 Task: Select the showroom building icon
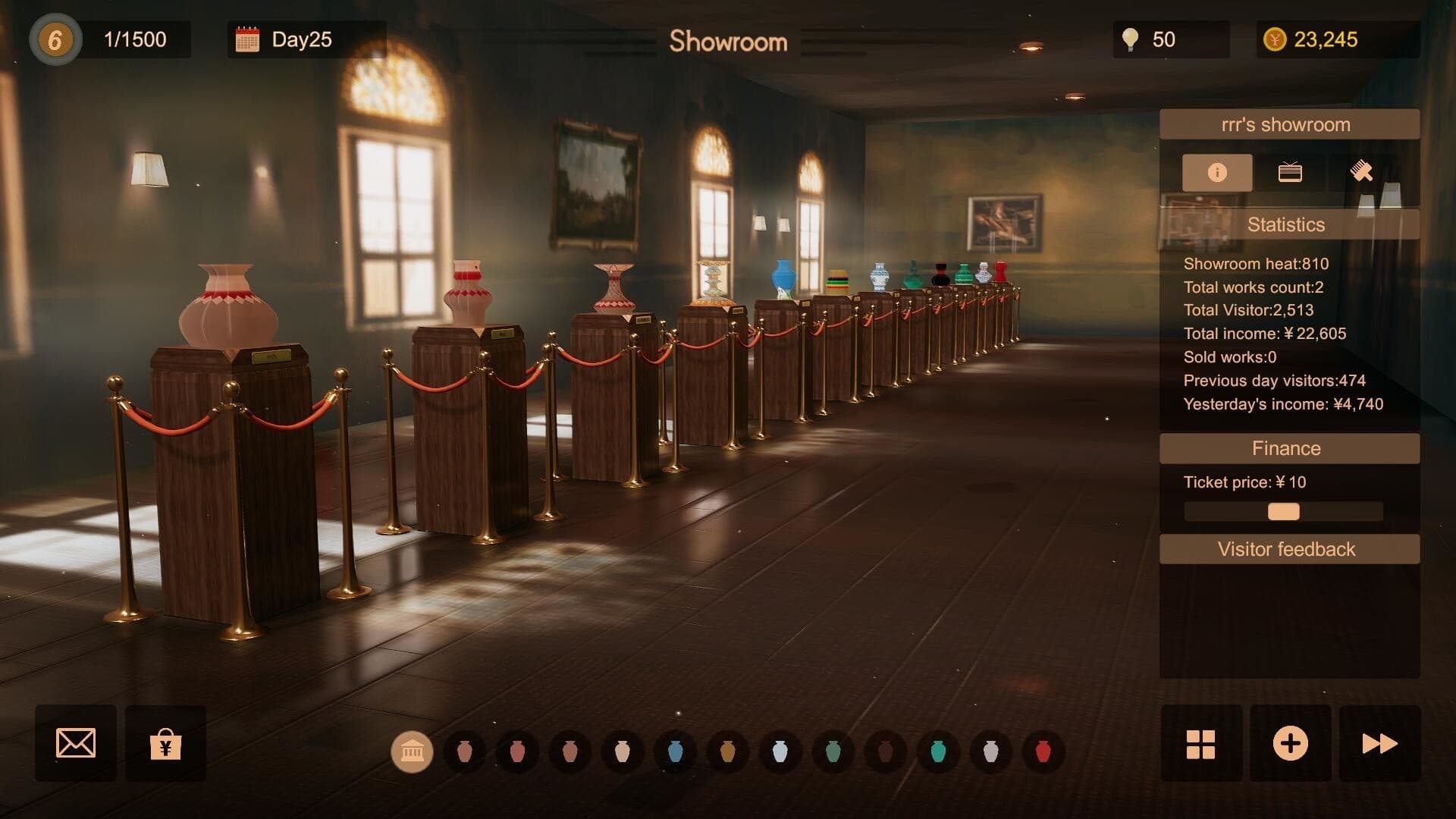click(412, 752)
